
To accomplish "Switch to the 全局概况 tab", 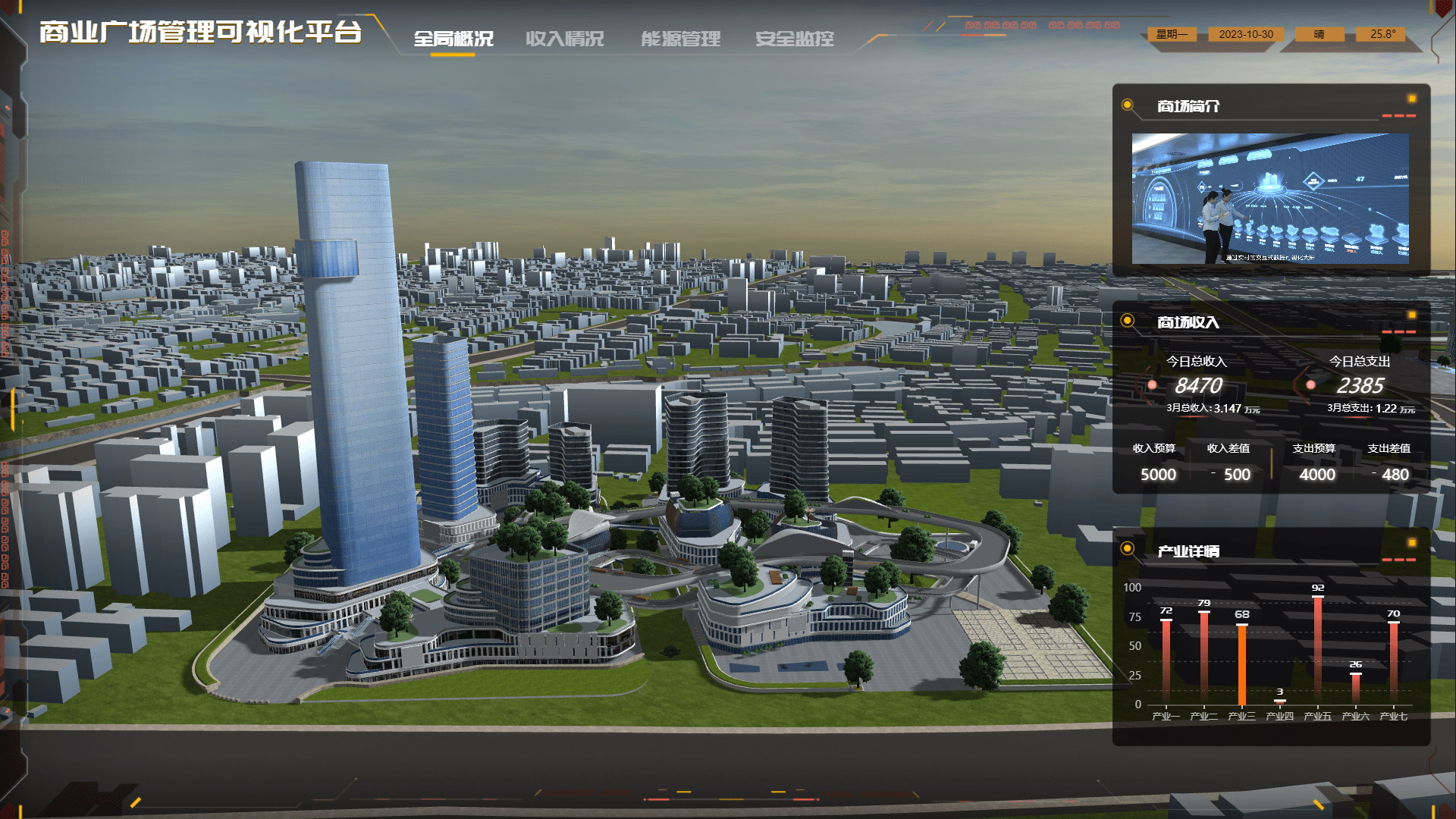I will (453, 39).
